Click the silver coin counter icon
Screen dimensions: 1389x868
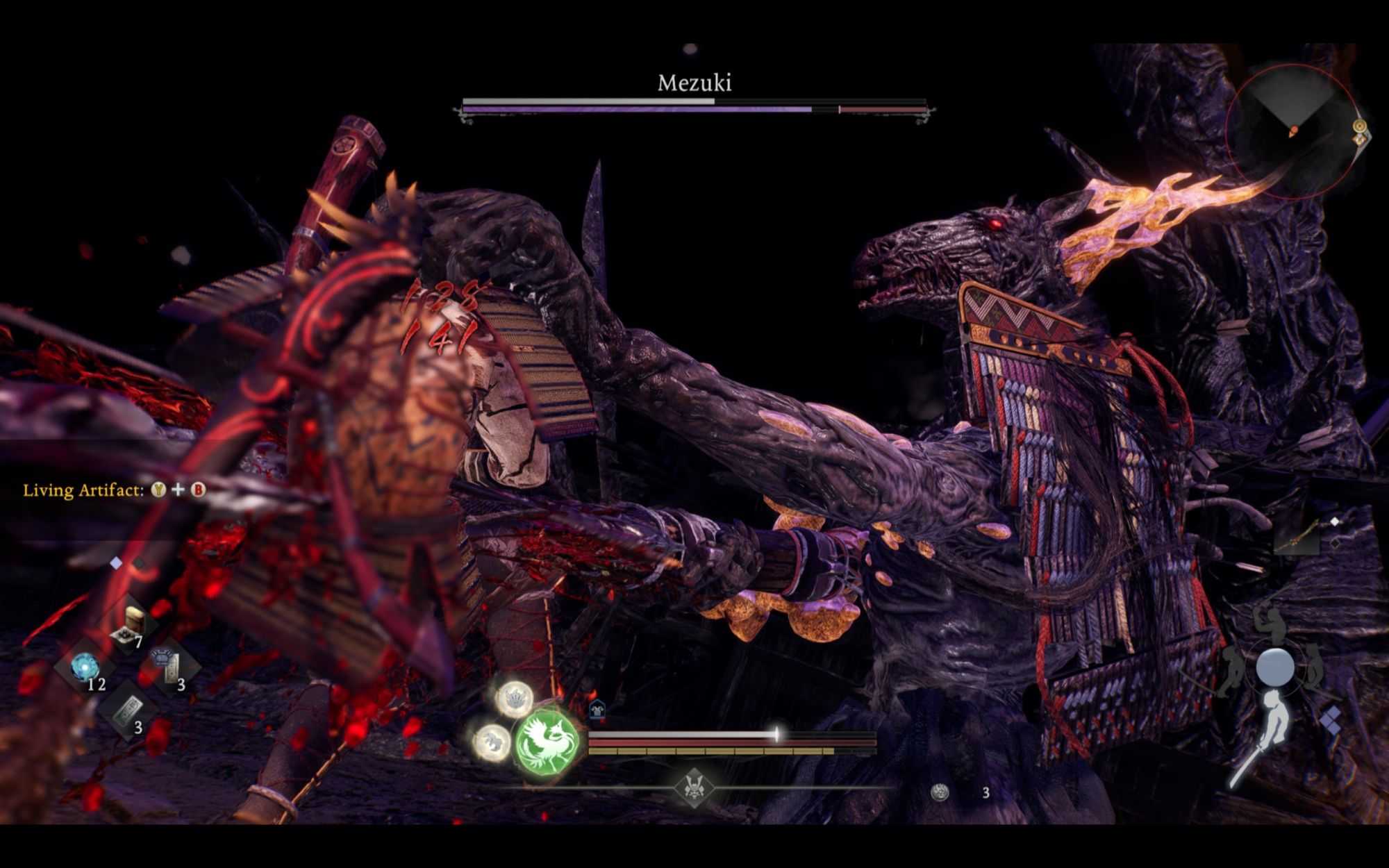(940, 792)
